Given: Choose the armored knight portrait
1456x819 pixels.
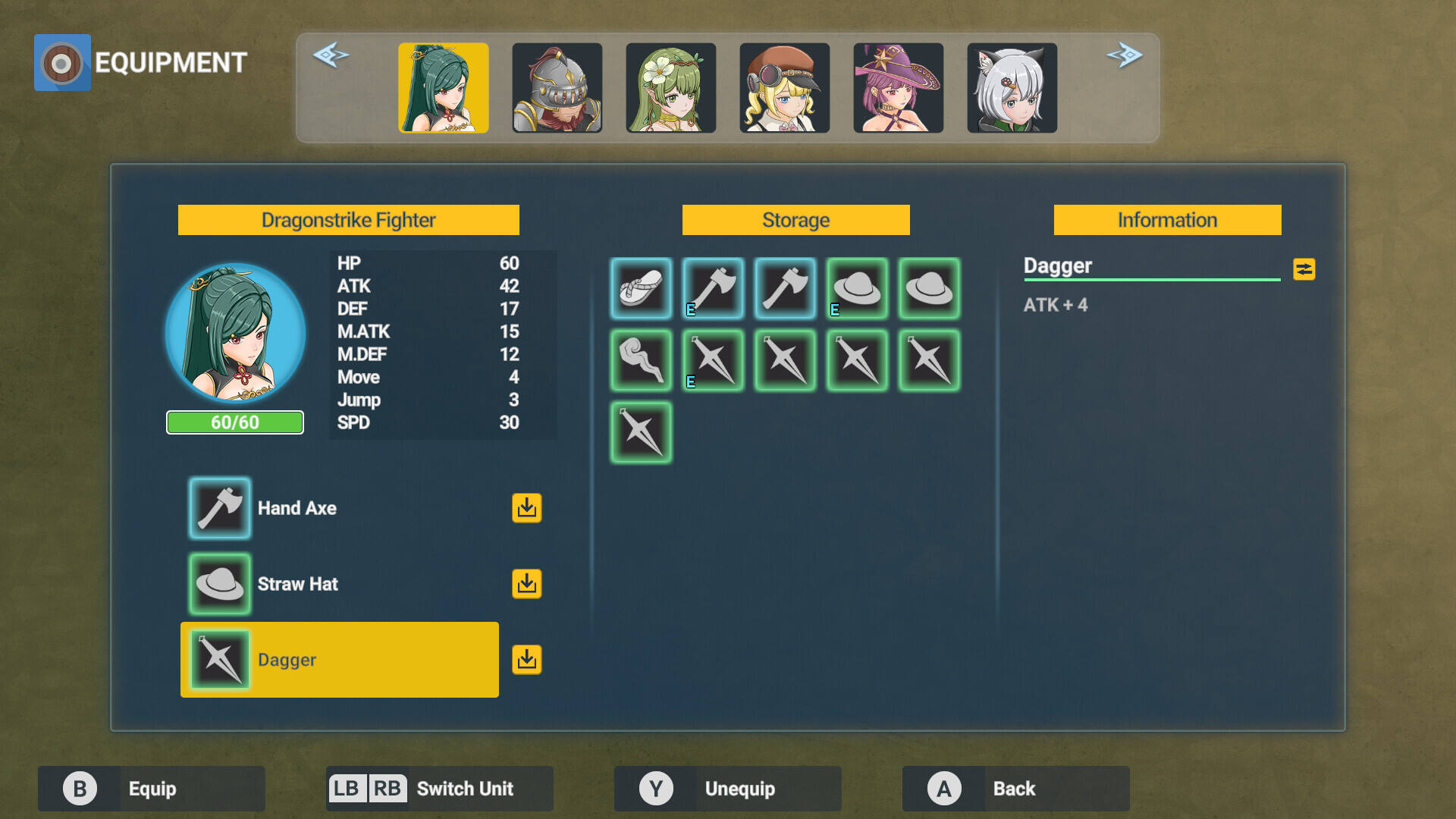Looking at the screenshot, I should point(557,88).
